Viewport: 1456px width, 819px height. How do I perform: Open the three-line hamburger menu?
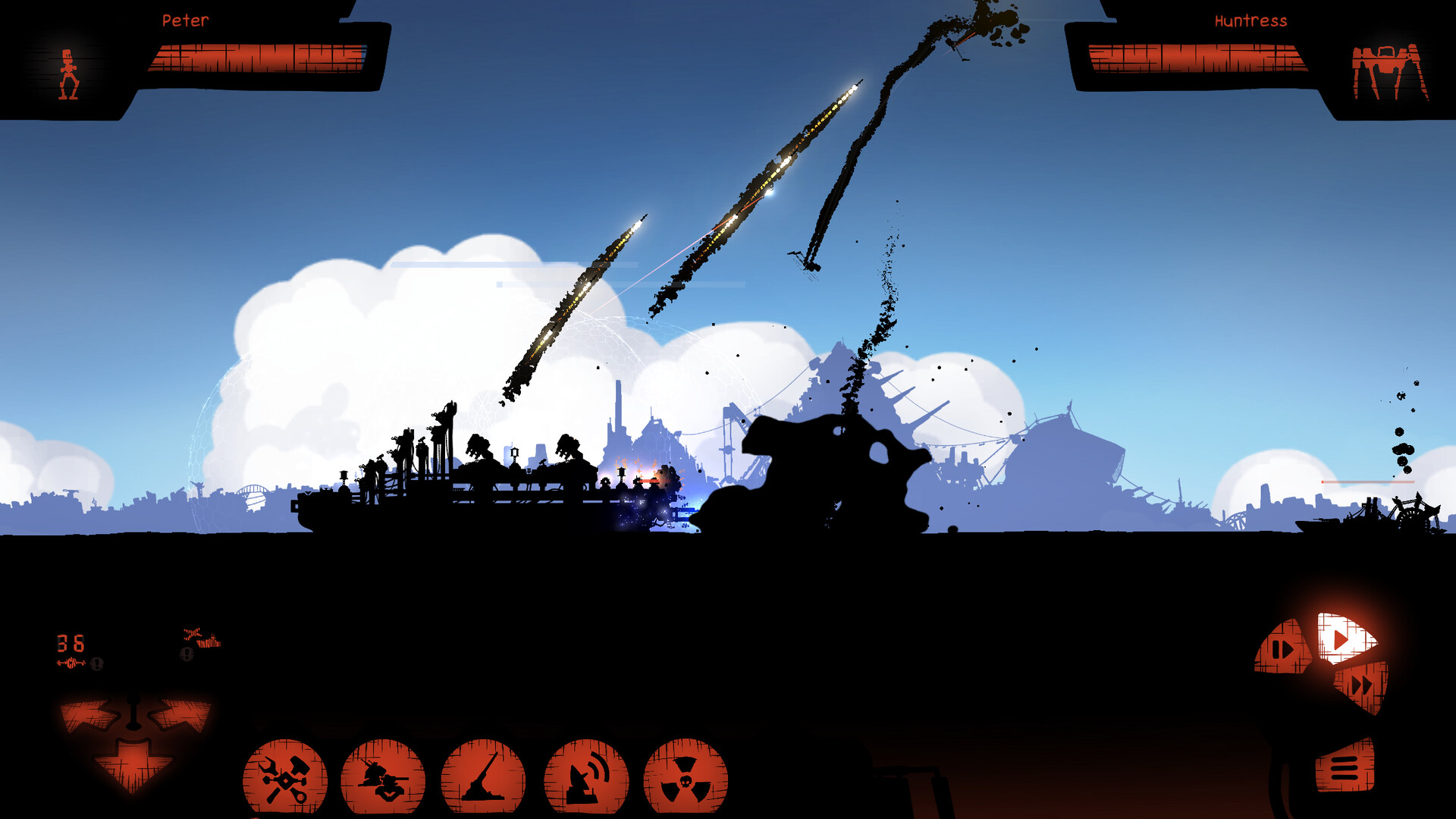pyautogui.click(x=1345, y=767)
